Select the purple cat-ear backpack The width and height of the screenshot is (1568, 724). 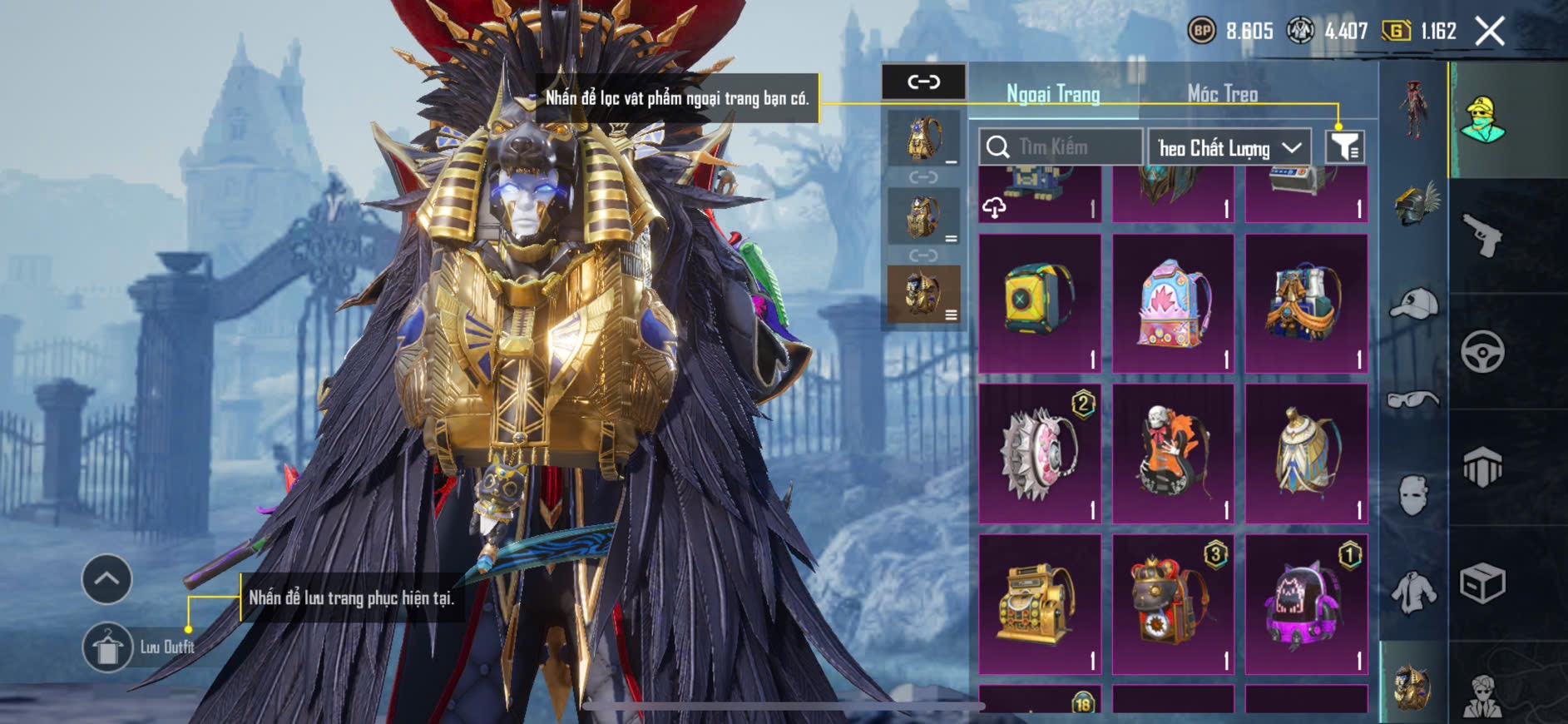pyautogui.click(x=1306, y=604)
